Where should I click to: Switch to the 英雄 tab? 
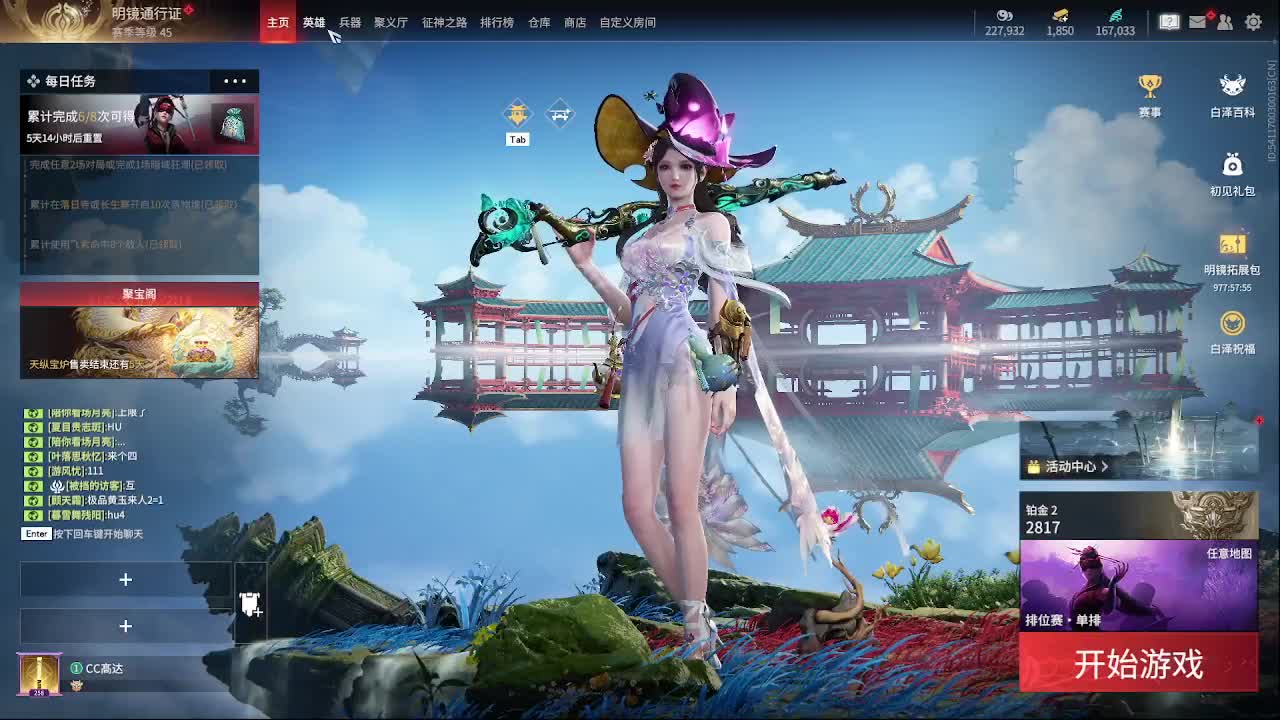point(312,22)
